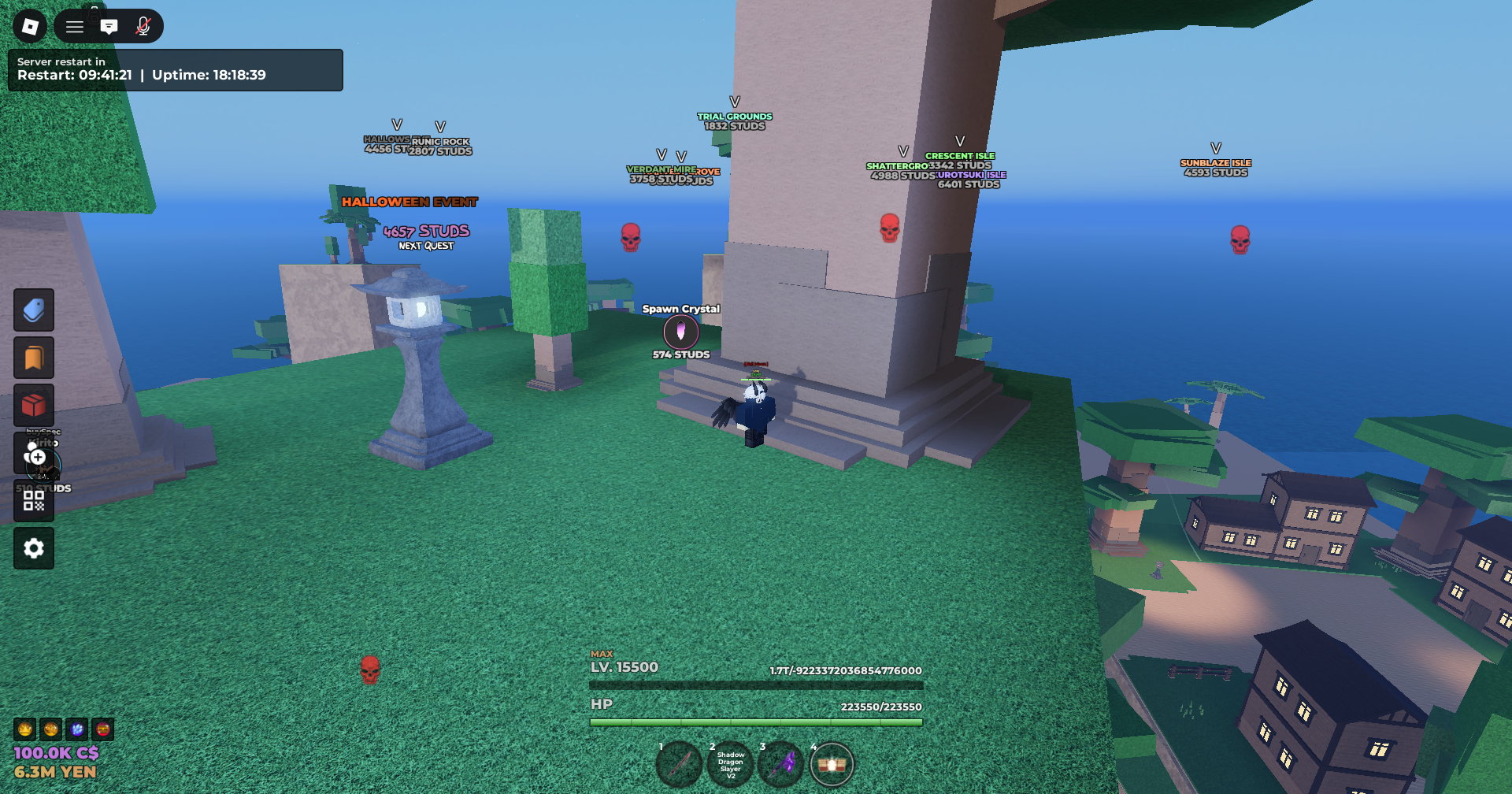Screen dimensions: 1512x794
Task: Open the add-player invite button
Action: (x=34, y=455)
